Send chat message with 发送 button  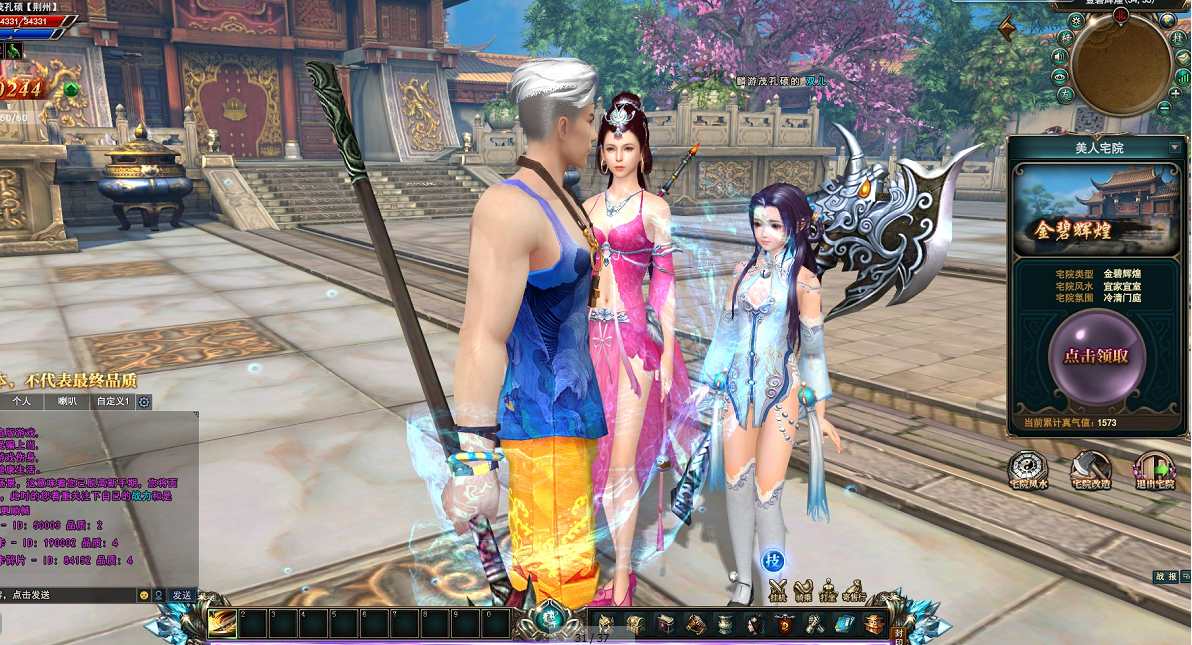point(181,595)
